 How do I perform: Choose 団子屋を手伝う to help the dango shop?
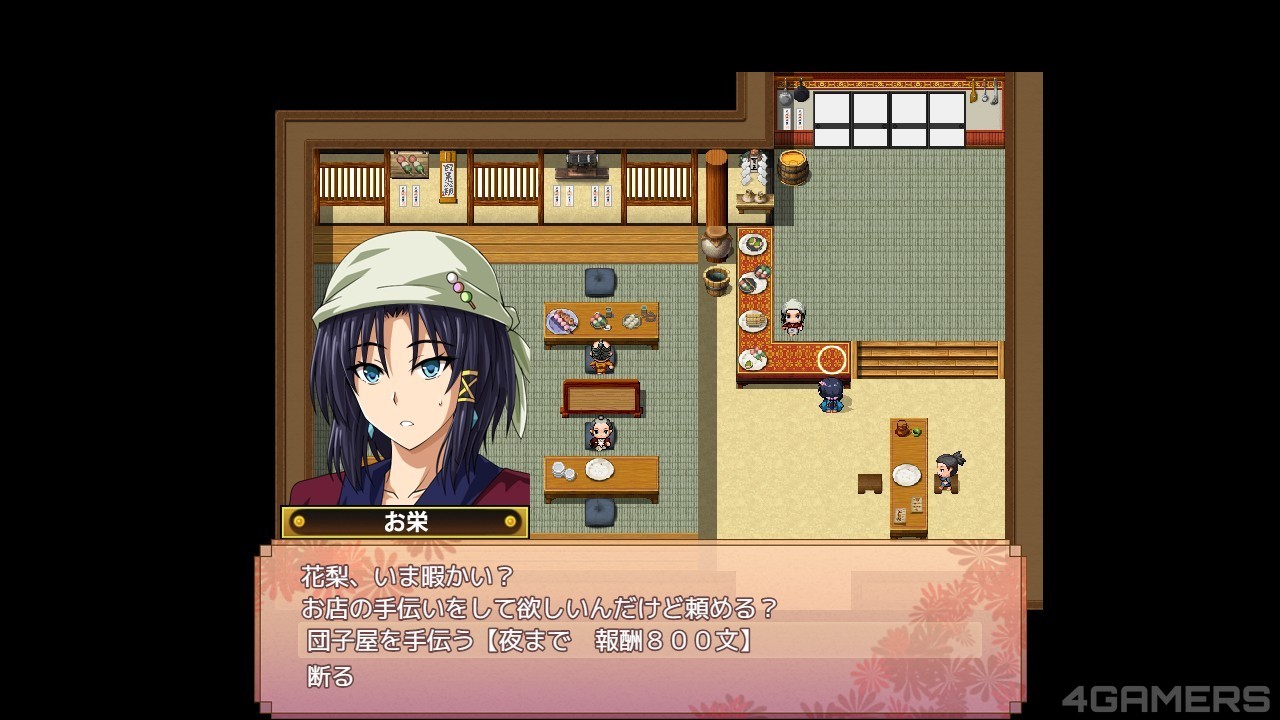point(530,640)
